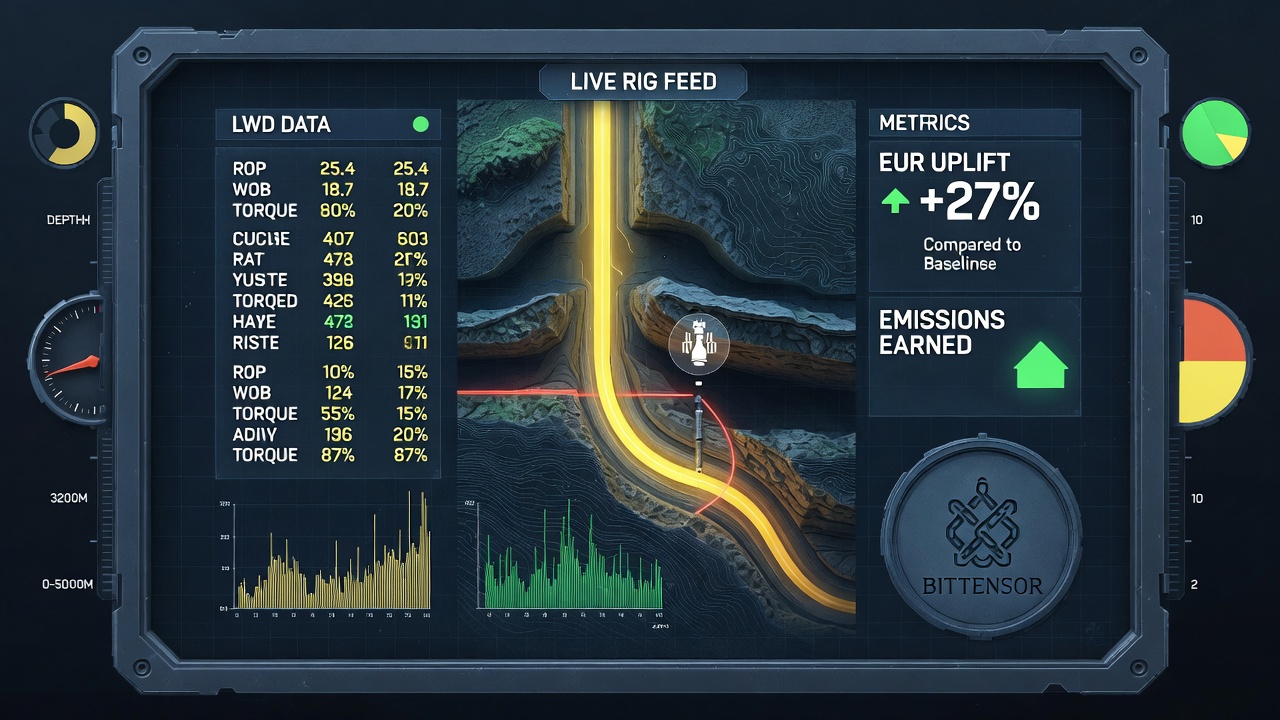Open the EMISSIONS EARNED card
The width and height of the screenshot is (1280, 720).
click(x=974, y=356)
